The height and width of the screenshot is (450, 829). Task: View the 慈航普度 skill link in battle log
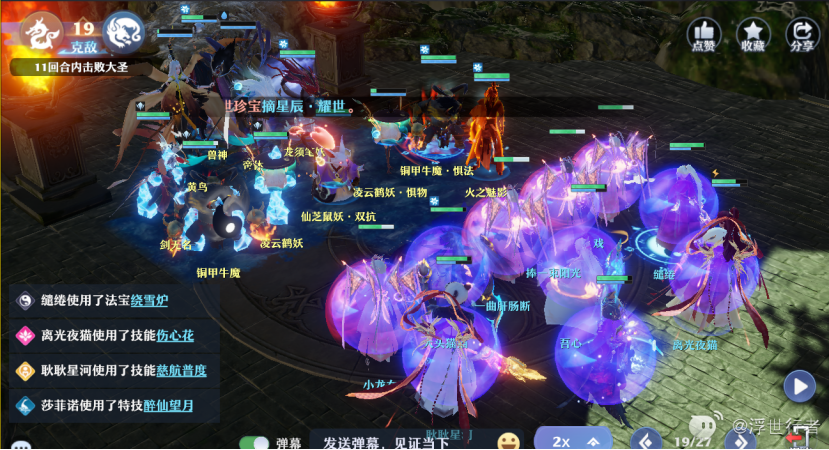pos(180,370)
